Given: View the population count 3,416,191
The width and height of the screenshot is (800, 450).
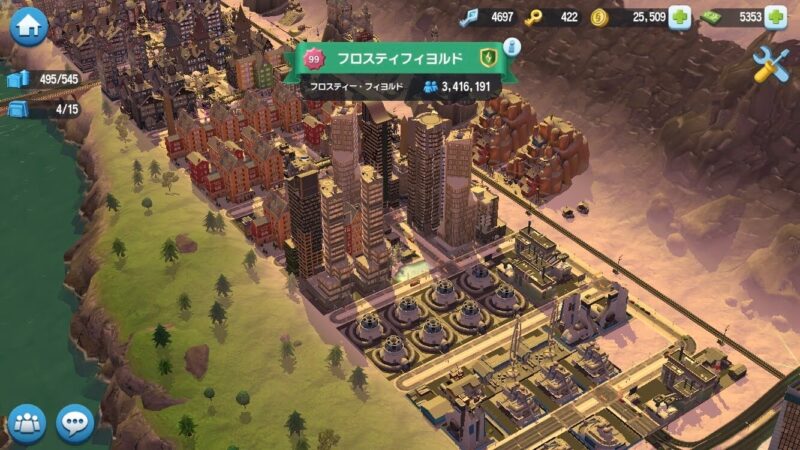Looking at the screenshot, I should 458,87.
